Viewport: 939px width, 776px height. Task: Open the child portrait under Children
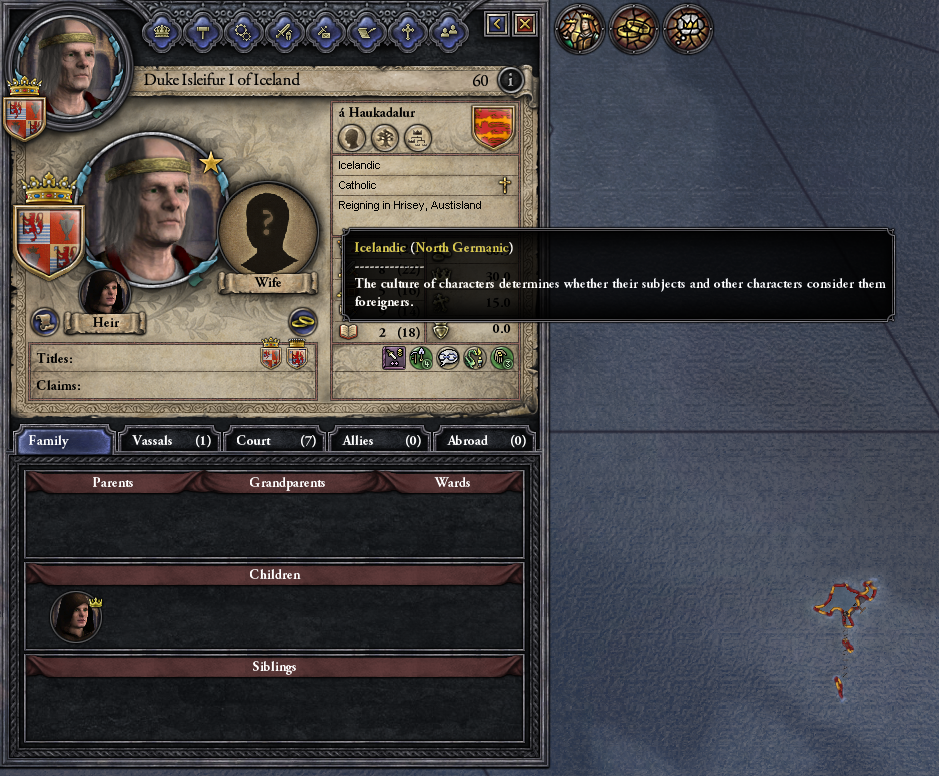coord(76,616)
